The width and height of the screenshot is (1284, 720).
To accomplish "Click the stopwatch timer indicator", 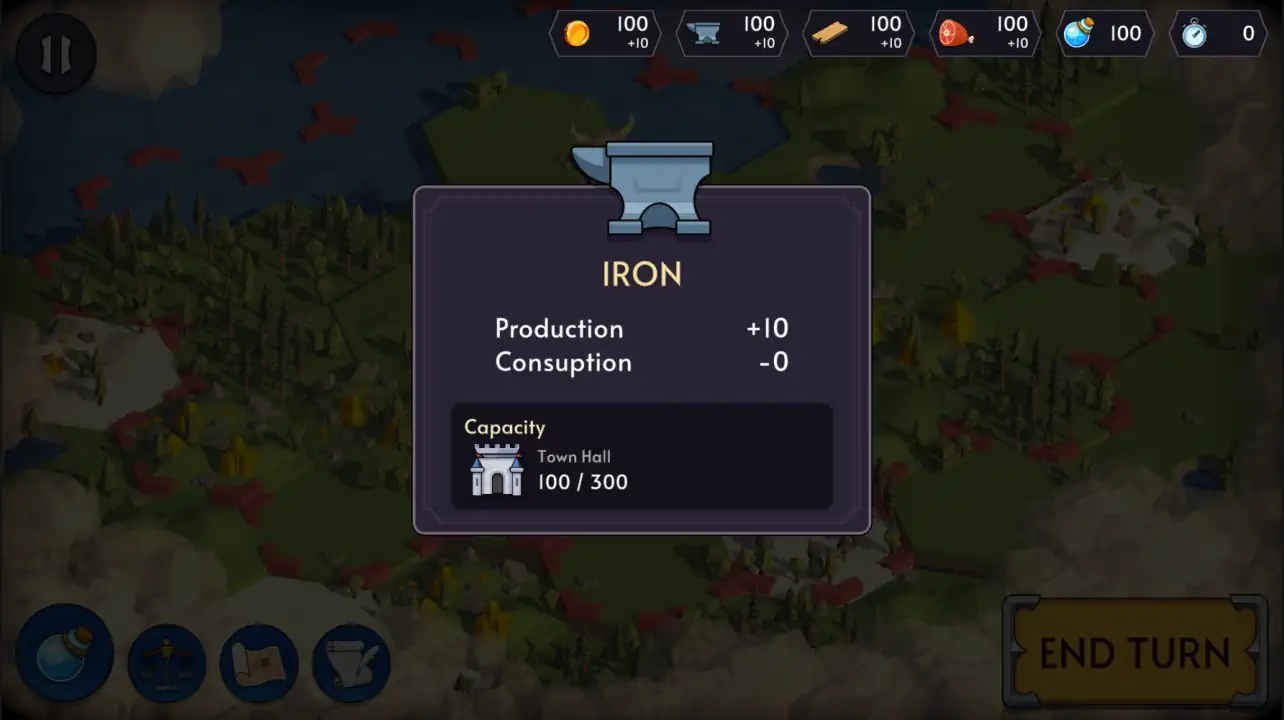I will pos(1218,33).
